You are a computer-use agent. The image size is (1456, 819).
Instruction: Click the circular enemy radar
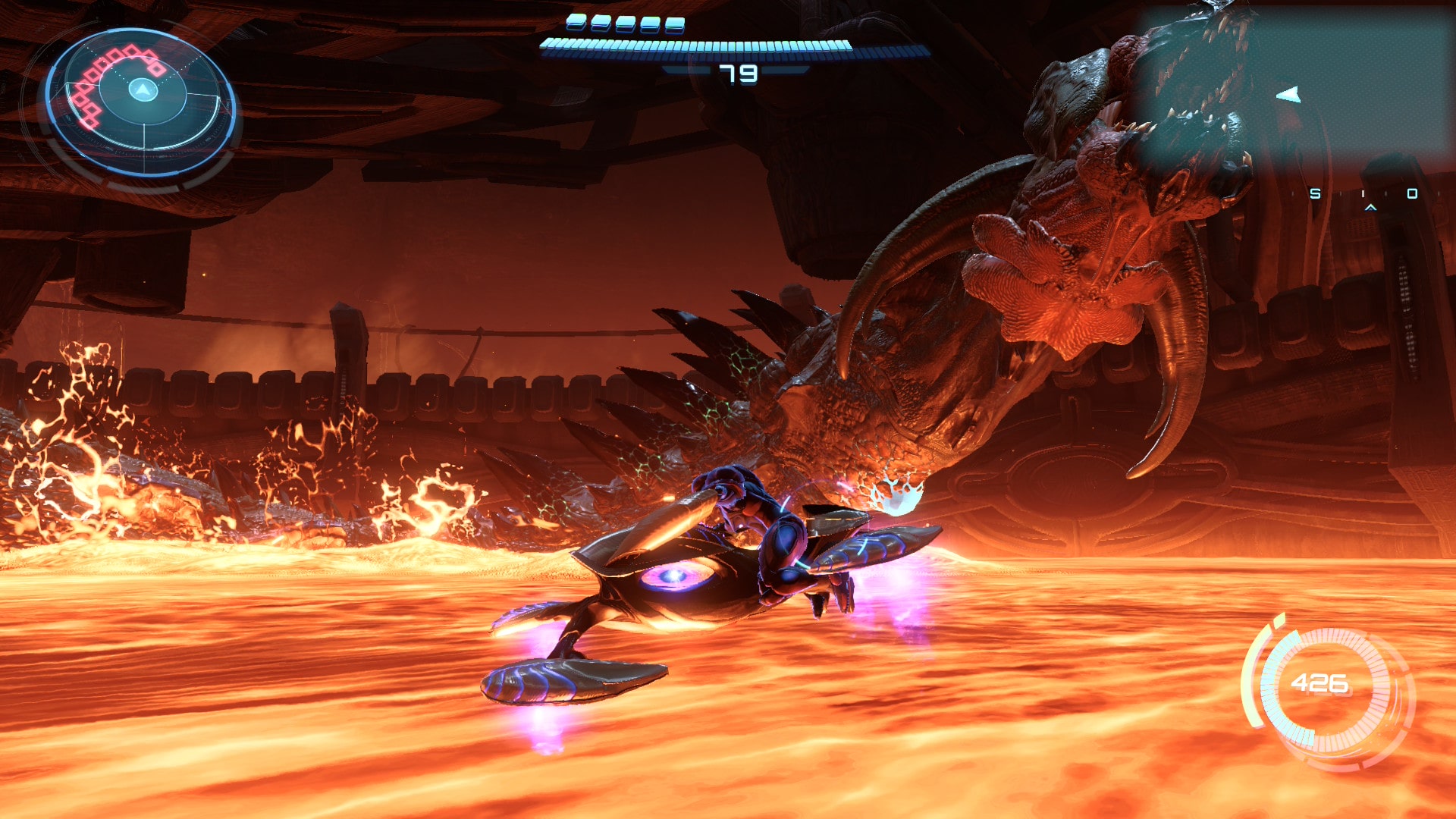[142, 104]
